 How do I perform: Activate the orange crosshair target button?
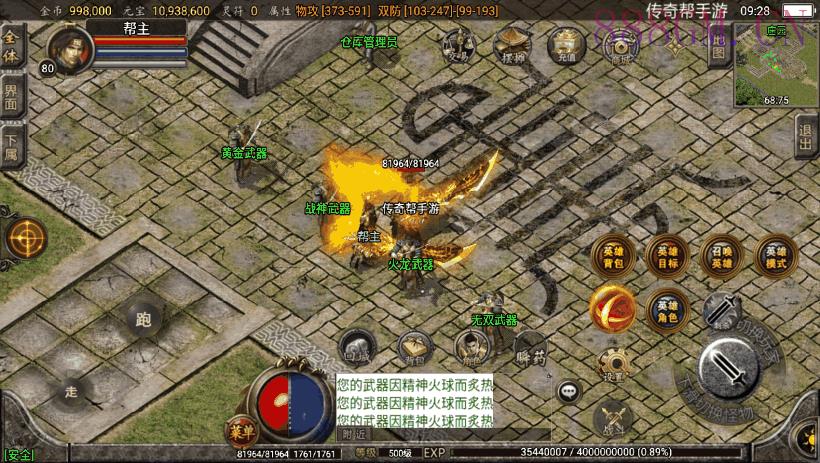point(25,238)
